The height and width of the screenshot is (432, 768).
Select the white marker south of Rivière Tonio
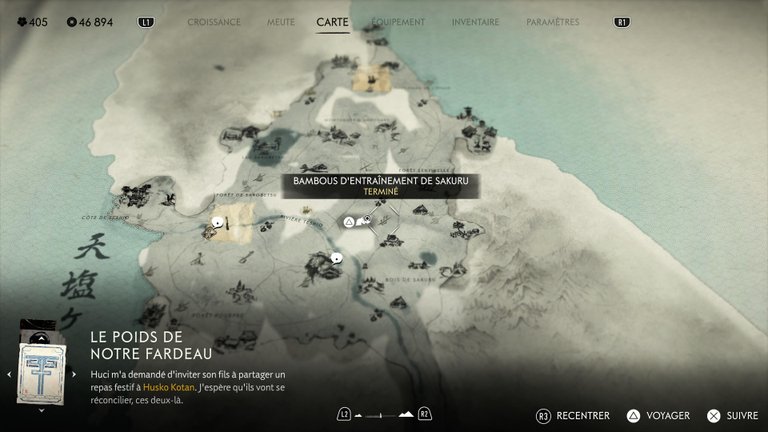[337, 258]
